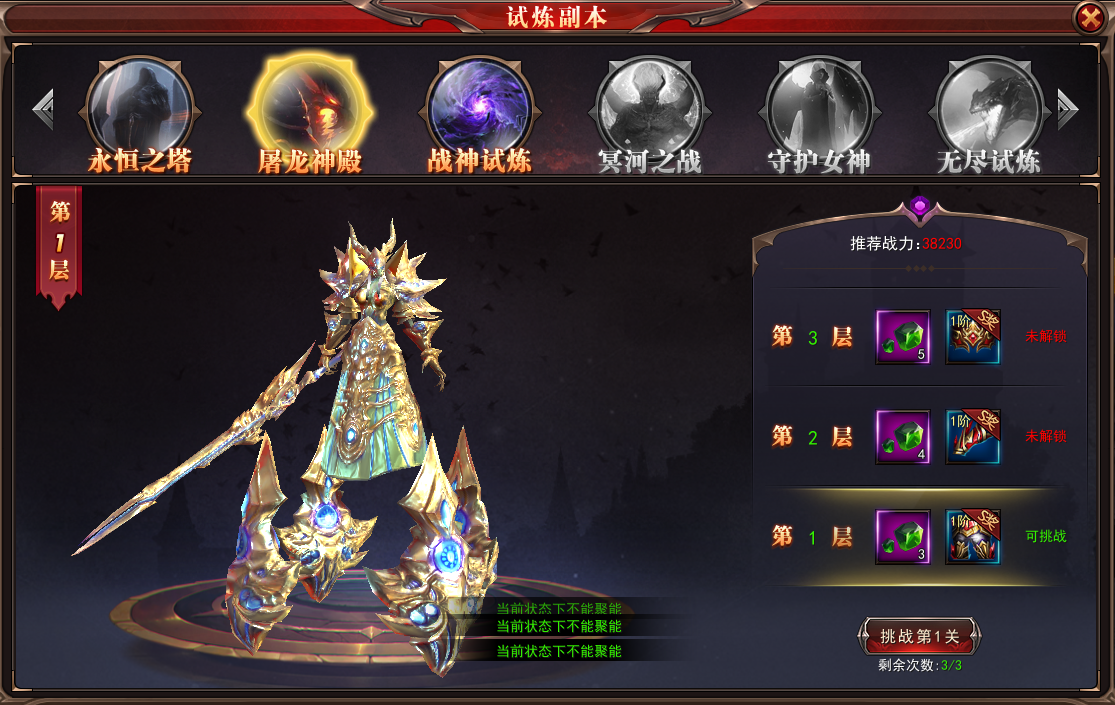View the equipment reward icon for 第1层
Image resolution: width=1115 pixels, height=705 pixels.
(973, 537)
